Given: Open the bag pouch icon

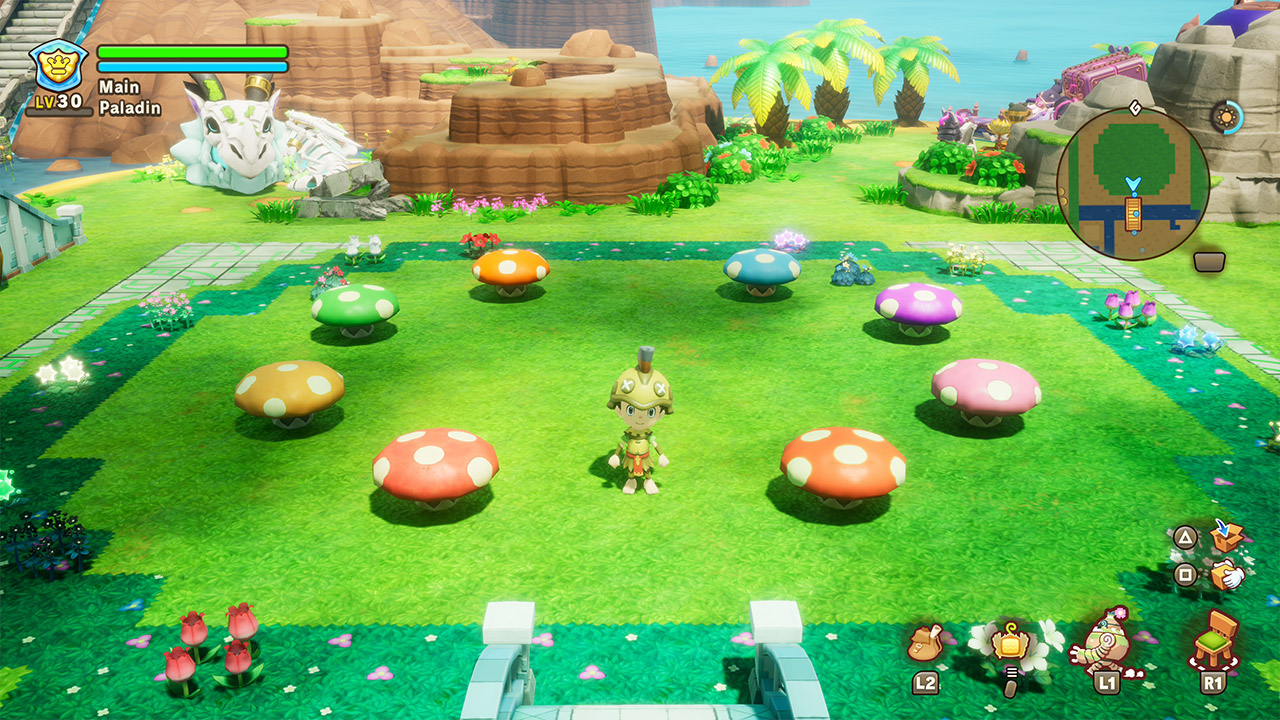Looking at the screenshot, I should (x=925, y=643).
